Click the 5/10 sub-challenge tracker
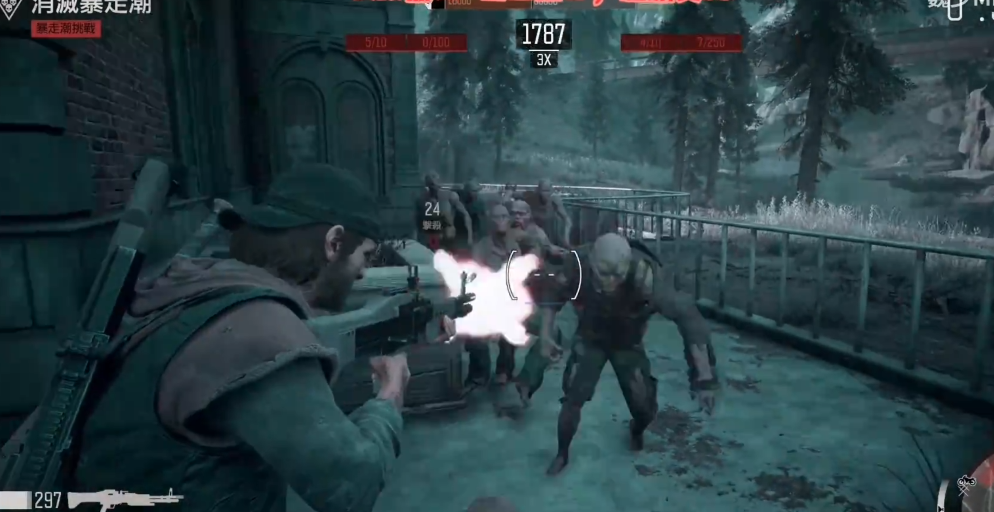 pyautogui.click(x=376, y=42)
